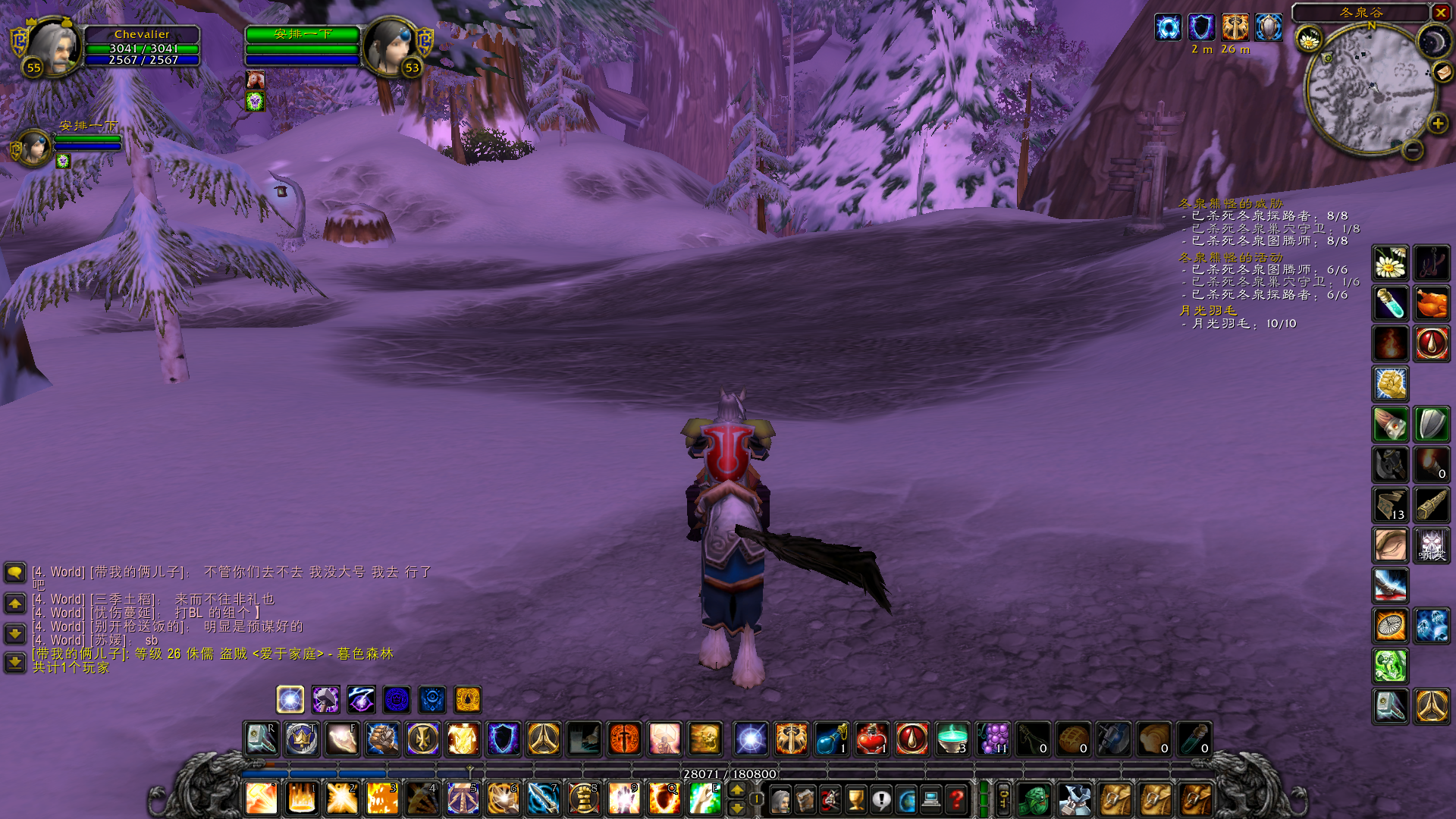Viewport: 1456px width, 819px height.
Task: Use the roast chicken food slot
Action: pyautogui.click(x=1431, y=303)
